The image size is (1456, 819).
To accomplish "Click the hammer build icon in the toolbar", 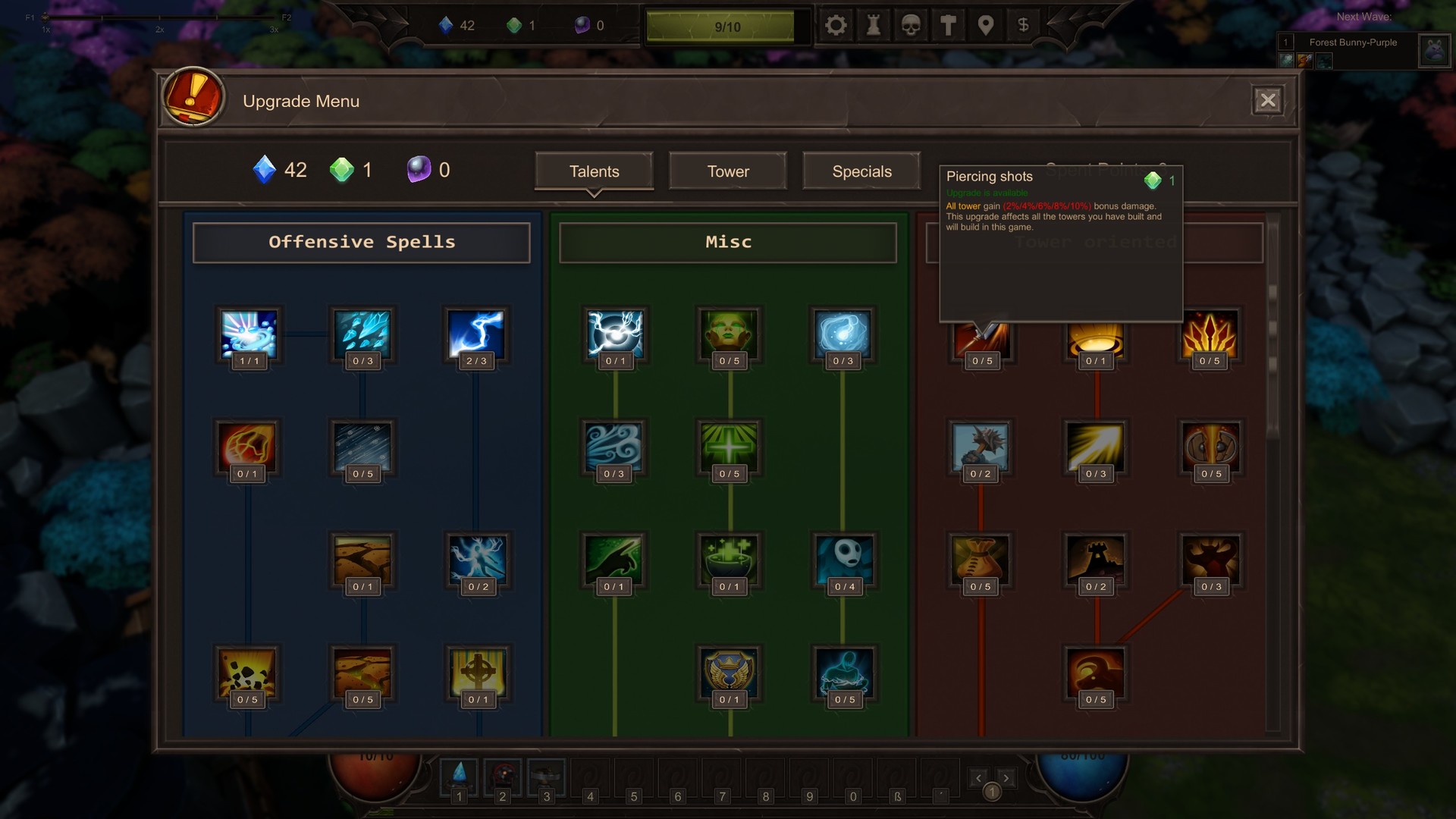I will pyautogui.click(x=948, y=25).
